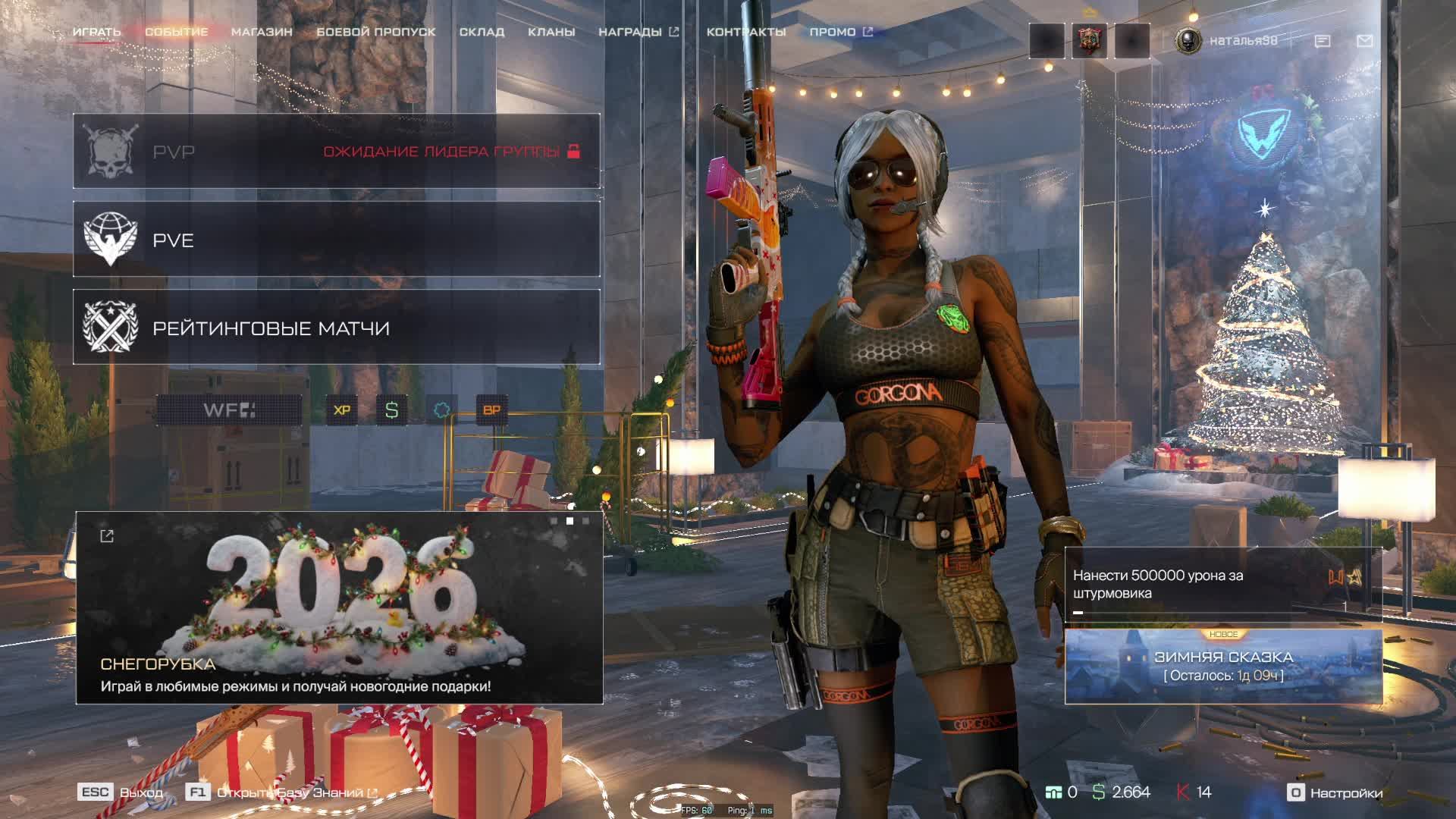Click the BP booster icon
The image size is (1456, 819).
pyautogui.click(x=491, y=410)
